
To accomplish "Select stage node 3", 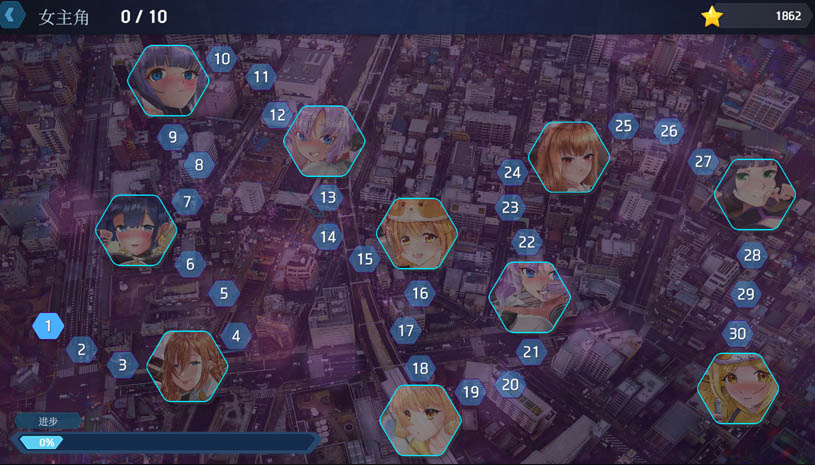I will 122,364.
